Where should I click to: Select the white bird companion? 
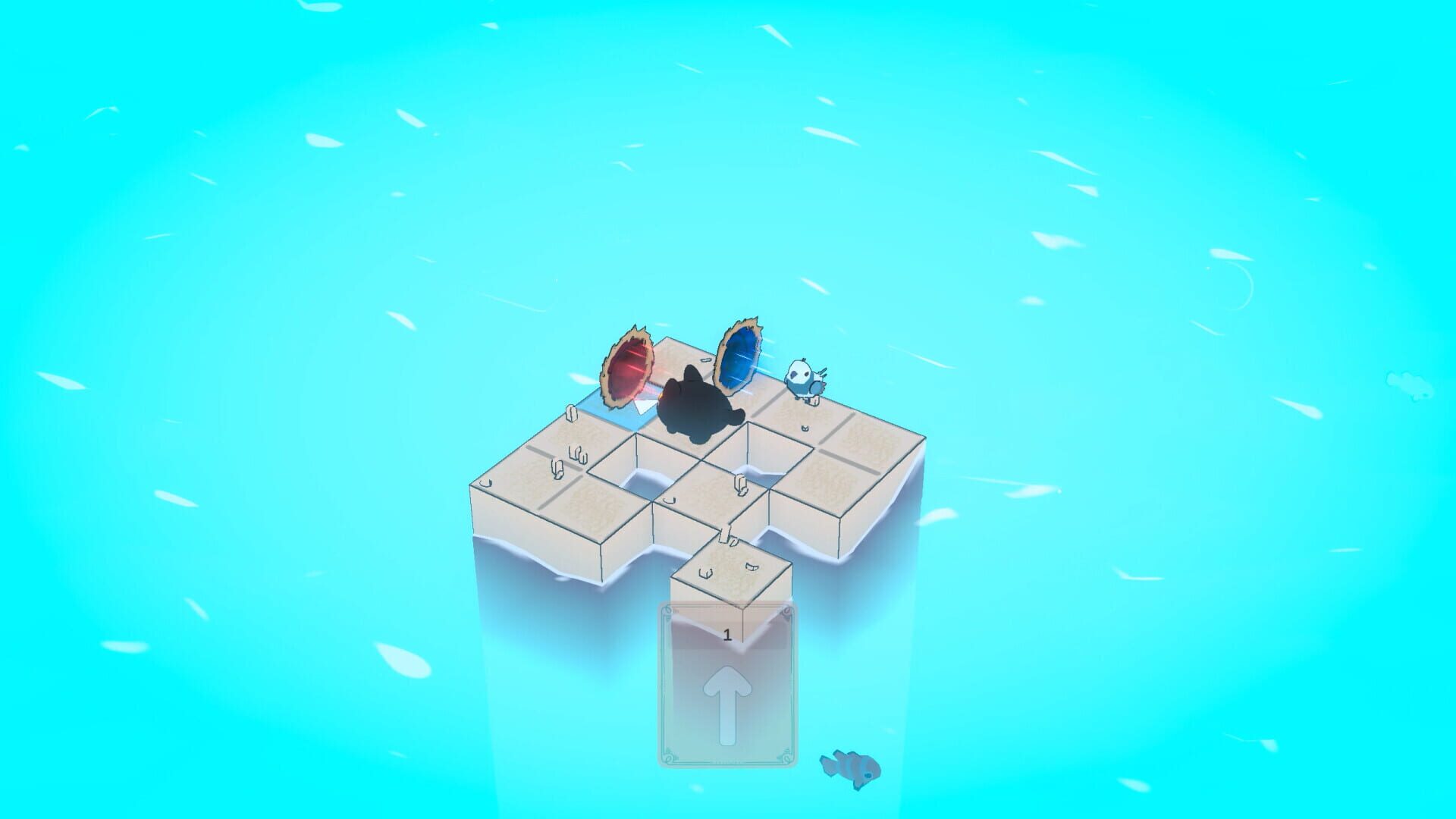coord(805,379)
